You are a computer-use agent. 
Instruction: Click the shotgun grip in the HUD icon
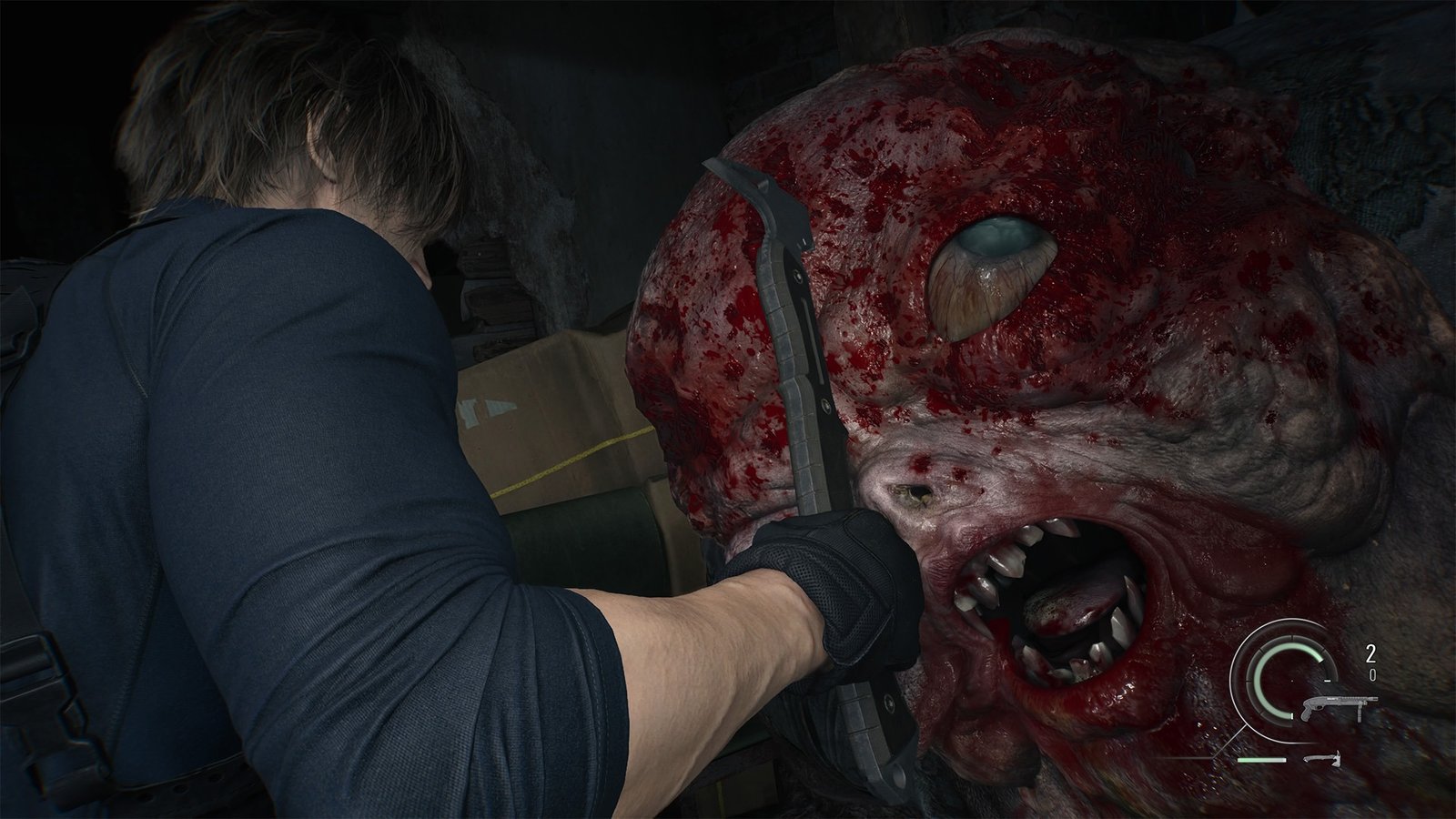1308,713
